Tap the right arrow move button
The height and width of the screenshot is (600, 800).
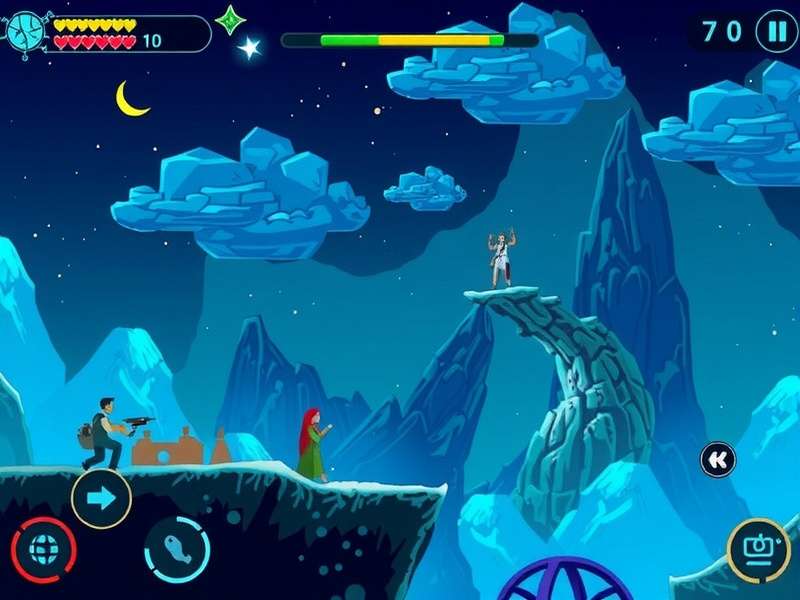point(101,498)
